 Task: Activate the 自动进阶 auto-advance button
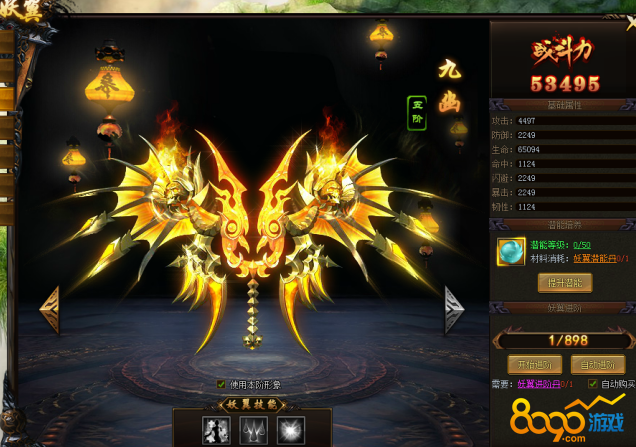596,363
